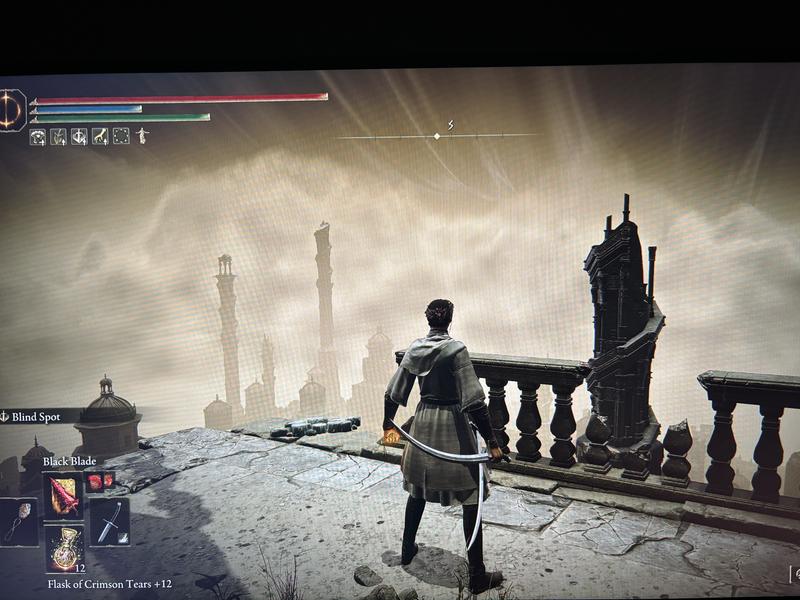The height and width of the screenshot is (600, 800).
Task: Click the small humanoid figure status icon
Action: click(x=142, y=135)
